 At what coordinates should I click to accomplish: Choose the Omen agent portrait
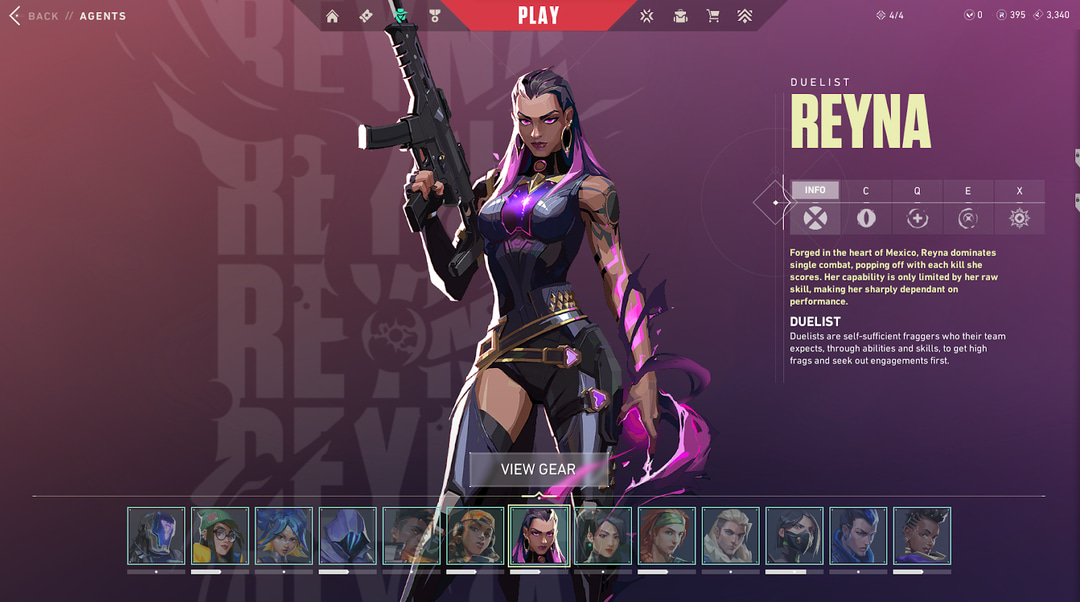click(348, 536)
